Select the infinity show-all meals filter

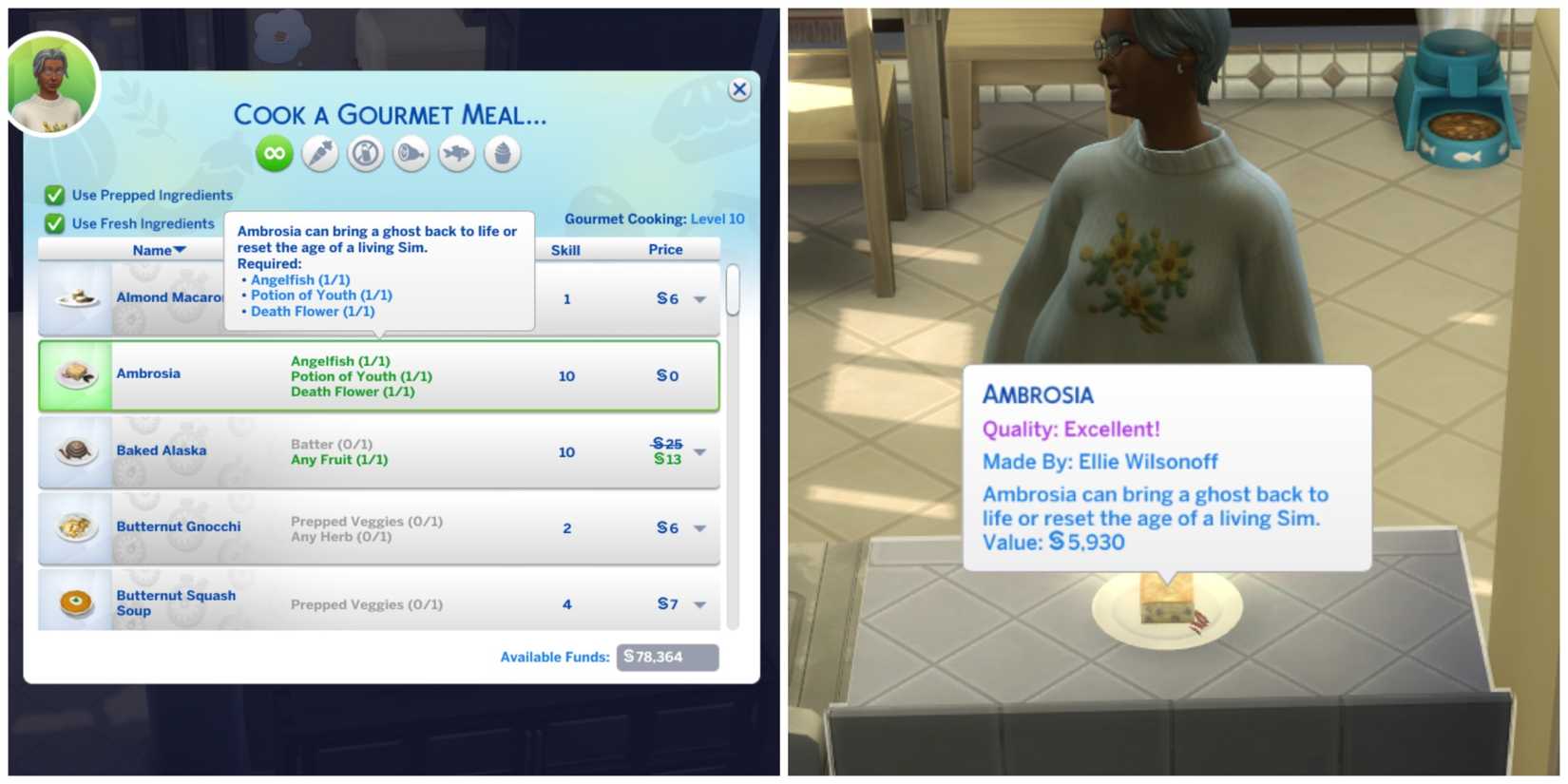pyautogui.click(x=275, y=153)
